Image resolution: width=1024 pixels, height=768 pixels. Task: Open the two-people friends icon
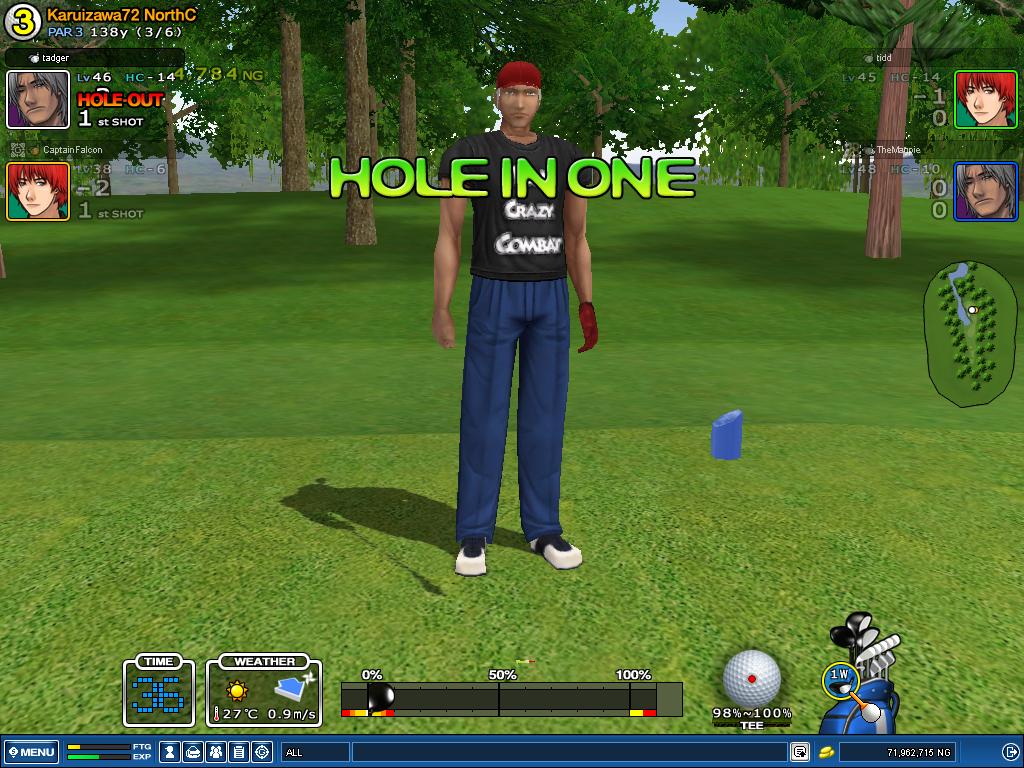click(216, 752)
